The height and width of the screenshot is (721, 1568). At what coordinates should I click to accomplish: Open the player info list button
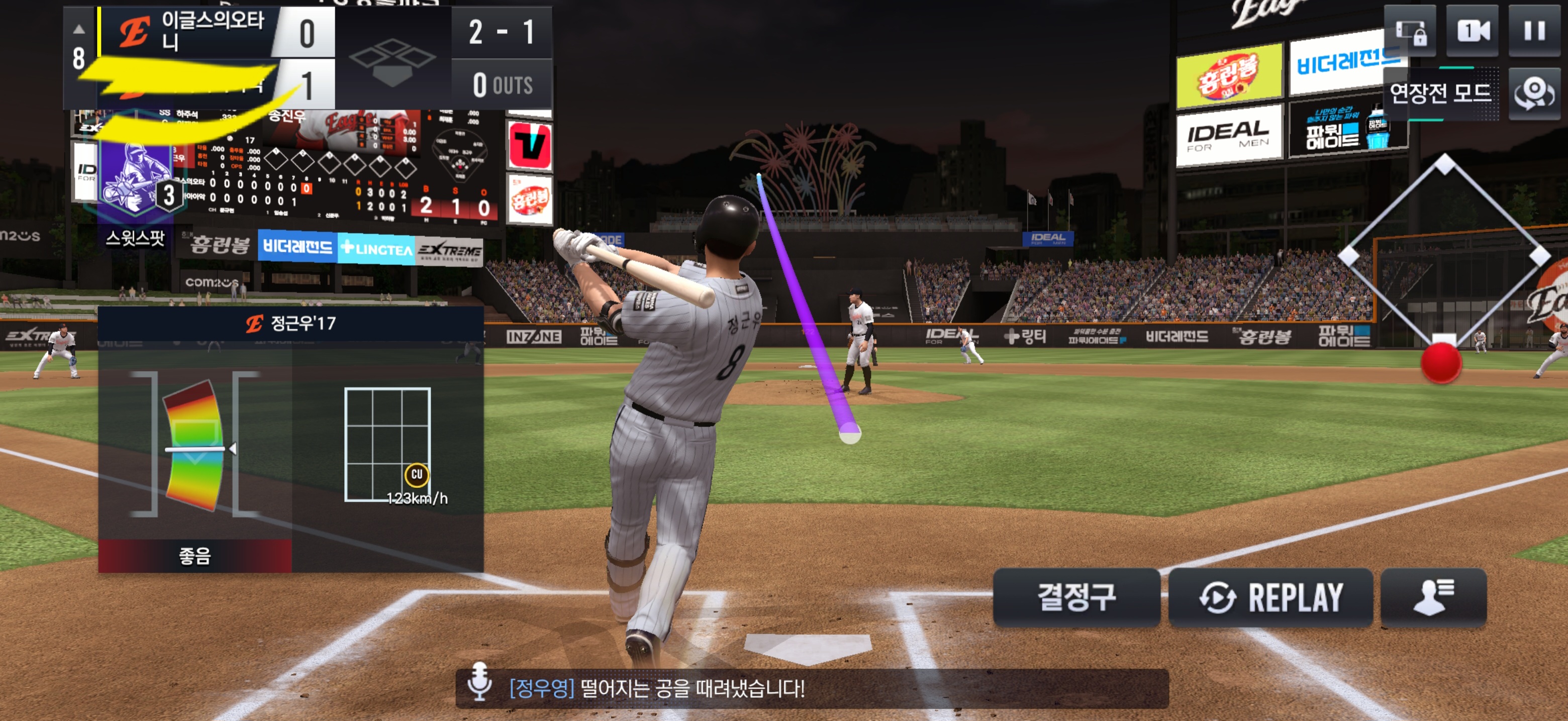tap(1433, 597)
